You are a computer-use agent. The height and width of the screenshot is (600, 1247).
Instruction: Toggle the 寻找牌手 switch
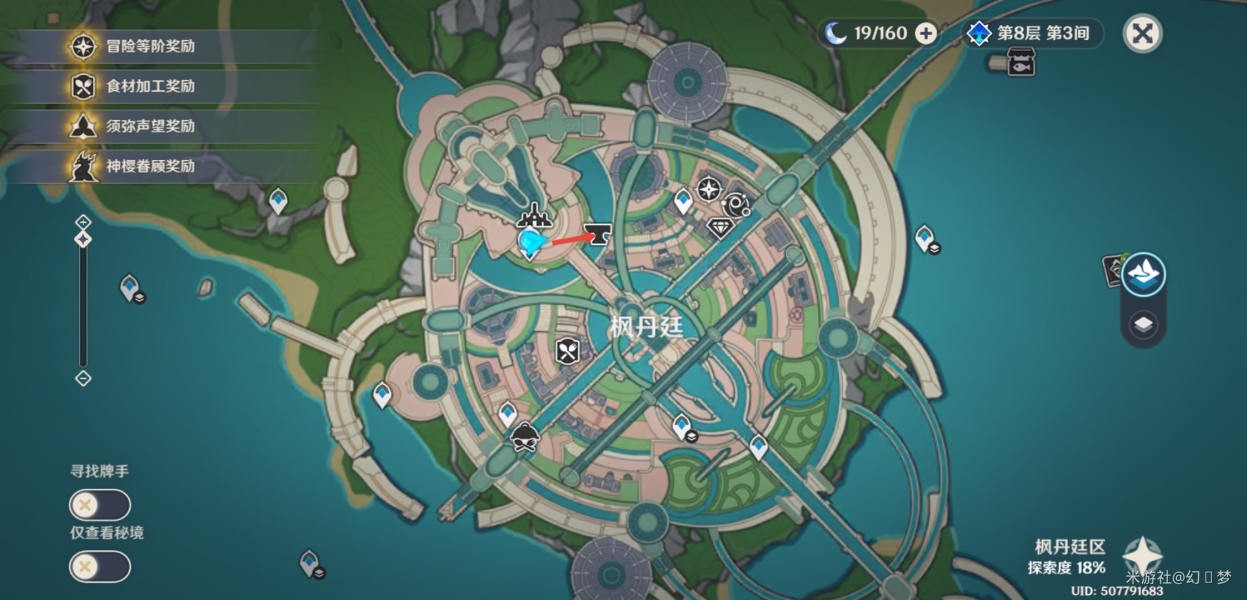[99, 505]
